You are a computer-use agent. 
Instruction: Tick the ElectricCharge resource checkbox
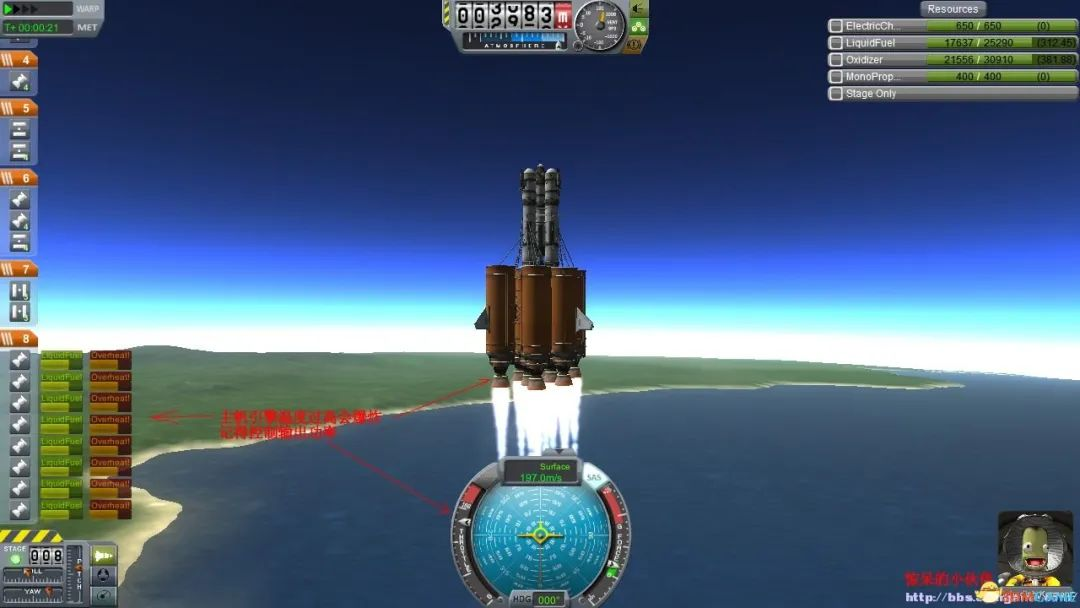coord(836,26)
